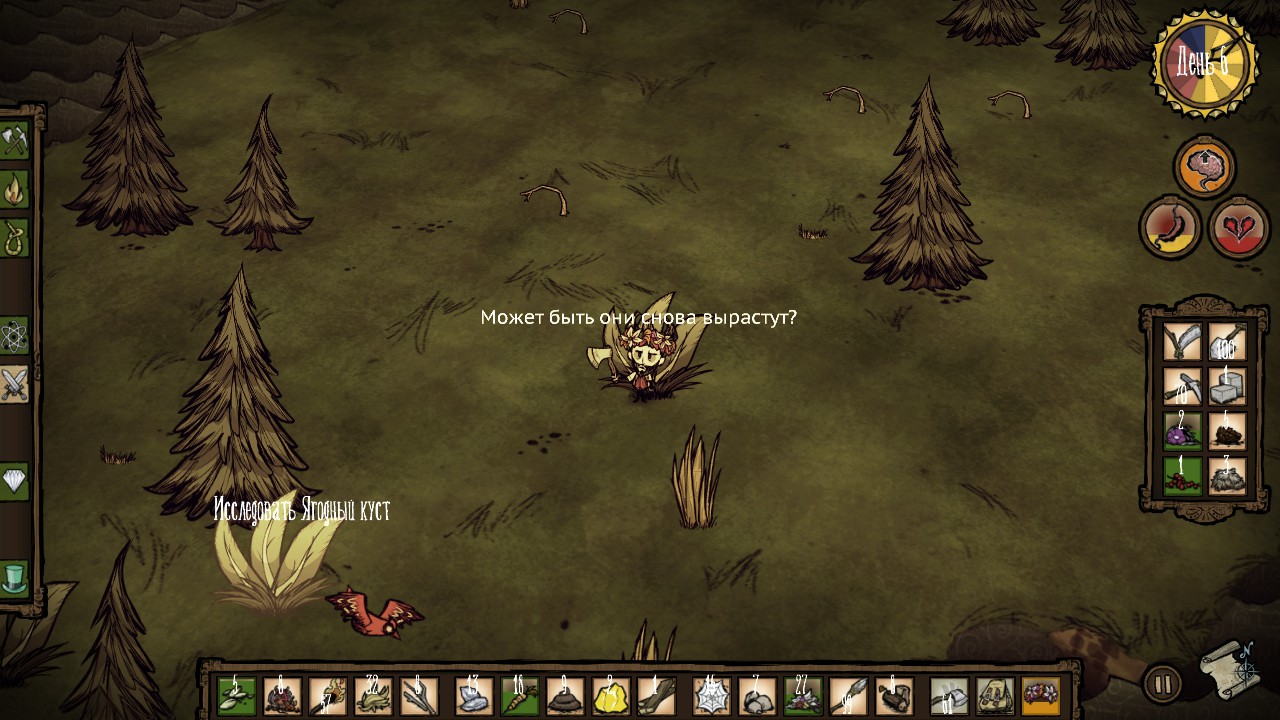Open the Science crafting tab

pos(14,336)
